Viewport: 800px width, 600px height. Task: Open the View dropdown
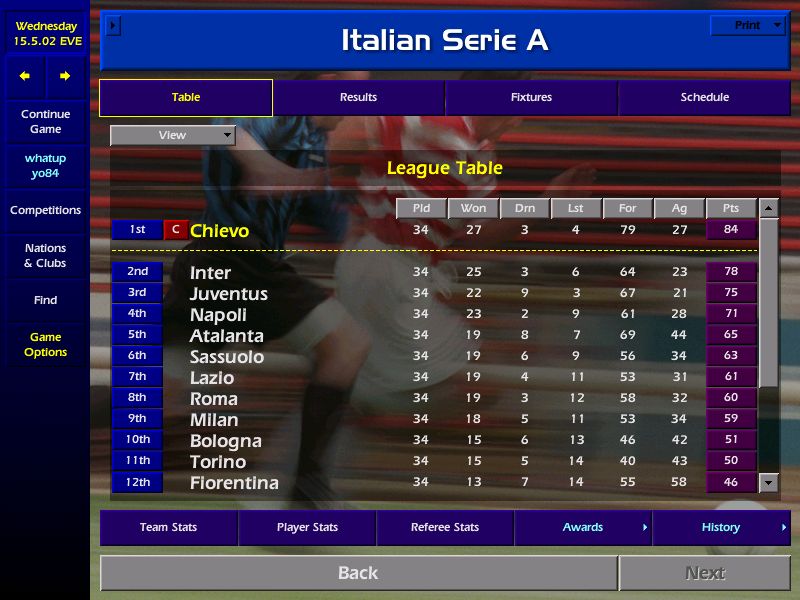[173, 135]
